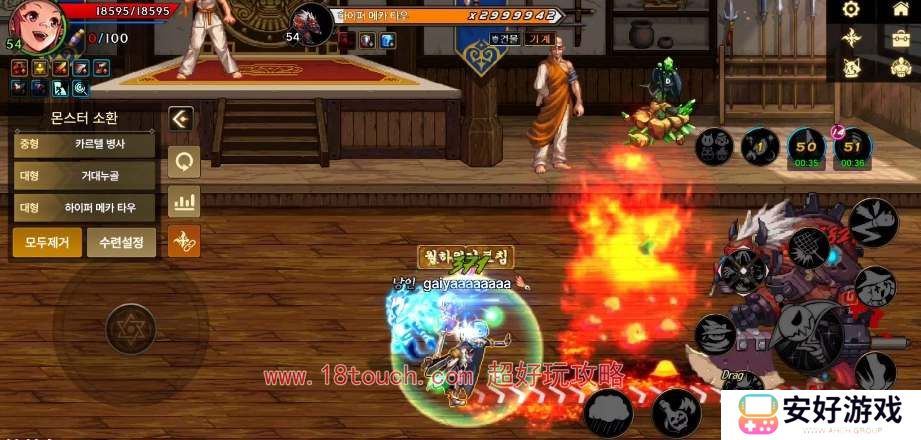Viewport: 921px width, 440px height.
Task: Collapse the panel with the back arrow
Action: click(181, 119)
